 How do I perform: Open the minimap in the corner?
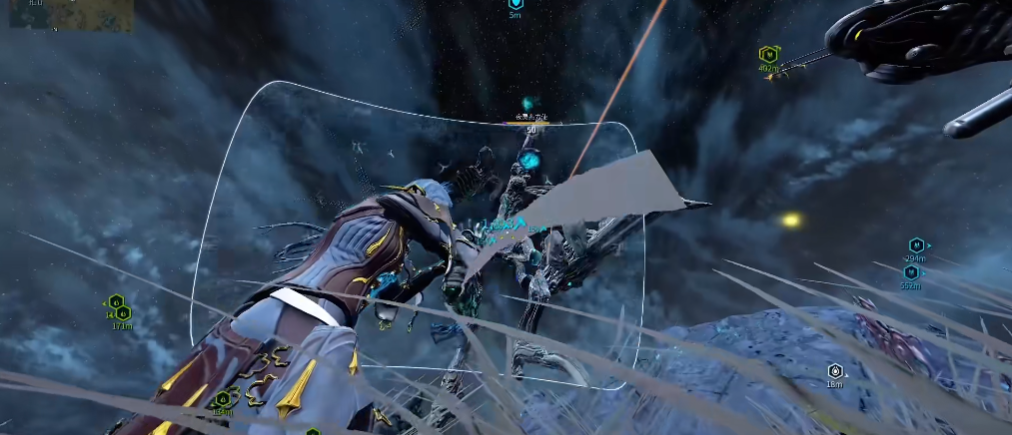[70, 15]
